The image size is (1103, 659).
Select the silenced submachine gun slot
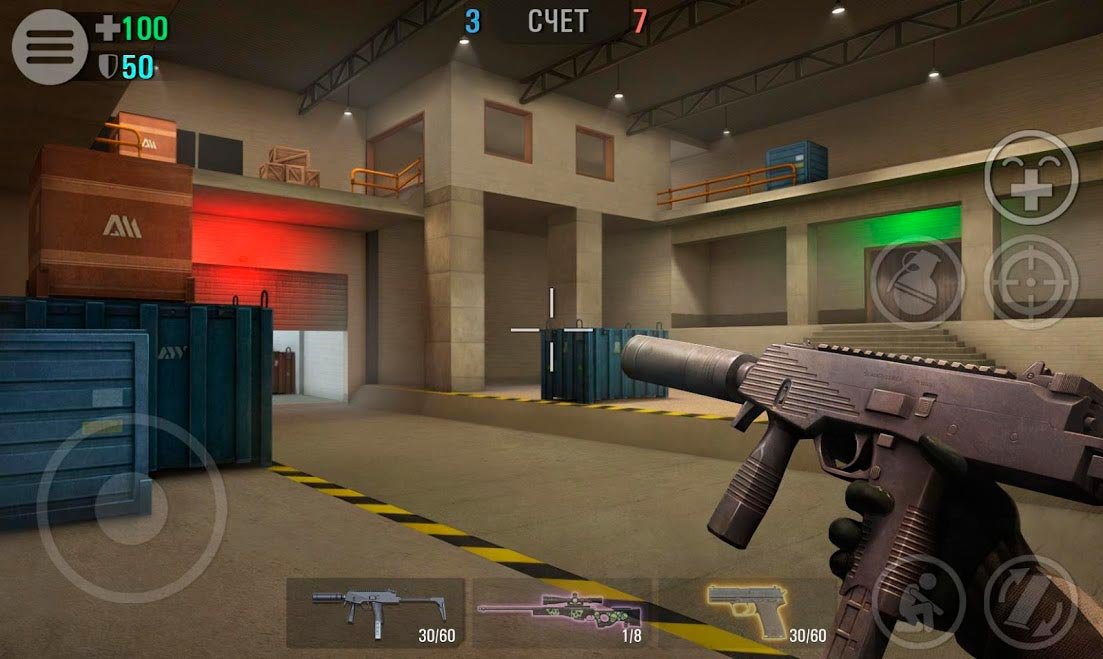(x=376, y=612)
